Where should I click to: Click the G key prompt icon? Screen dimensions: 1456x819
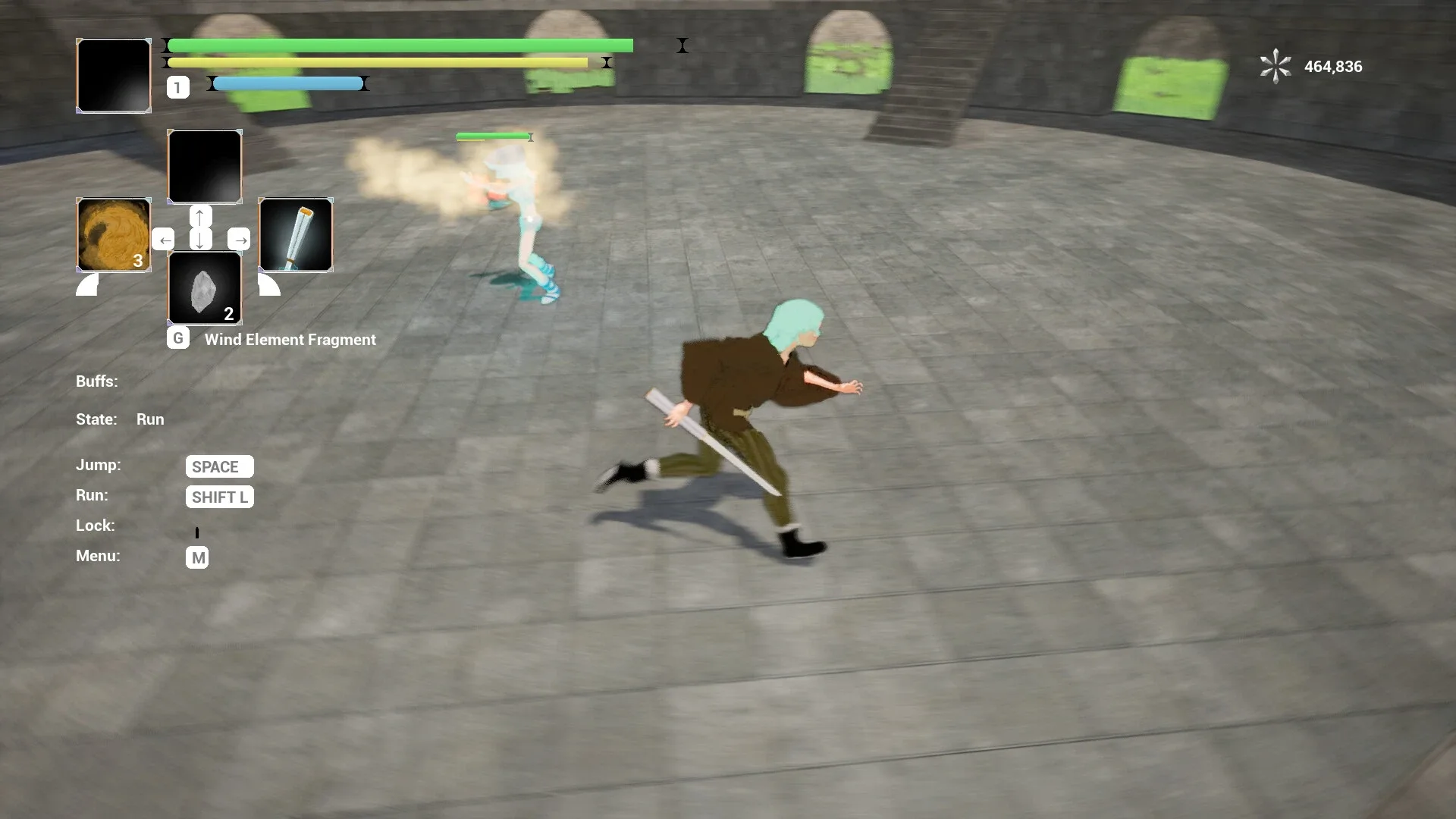177,338
